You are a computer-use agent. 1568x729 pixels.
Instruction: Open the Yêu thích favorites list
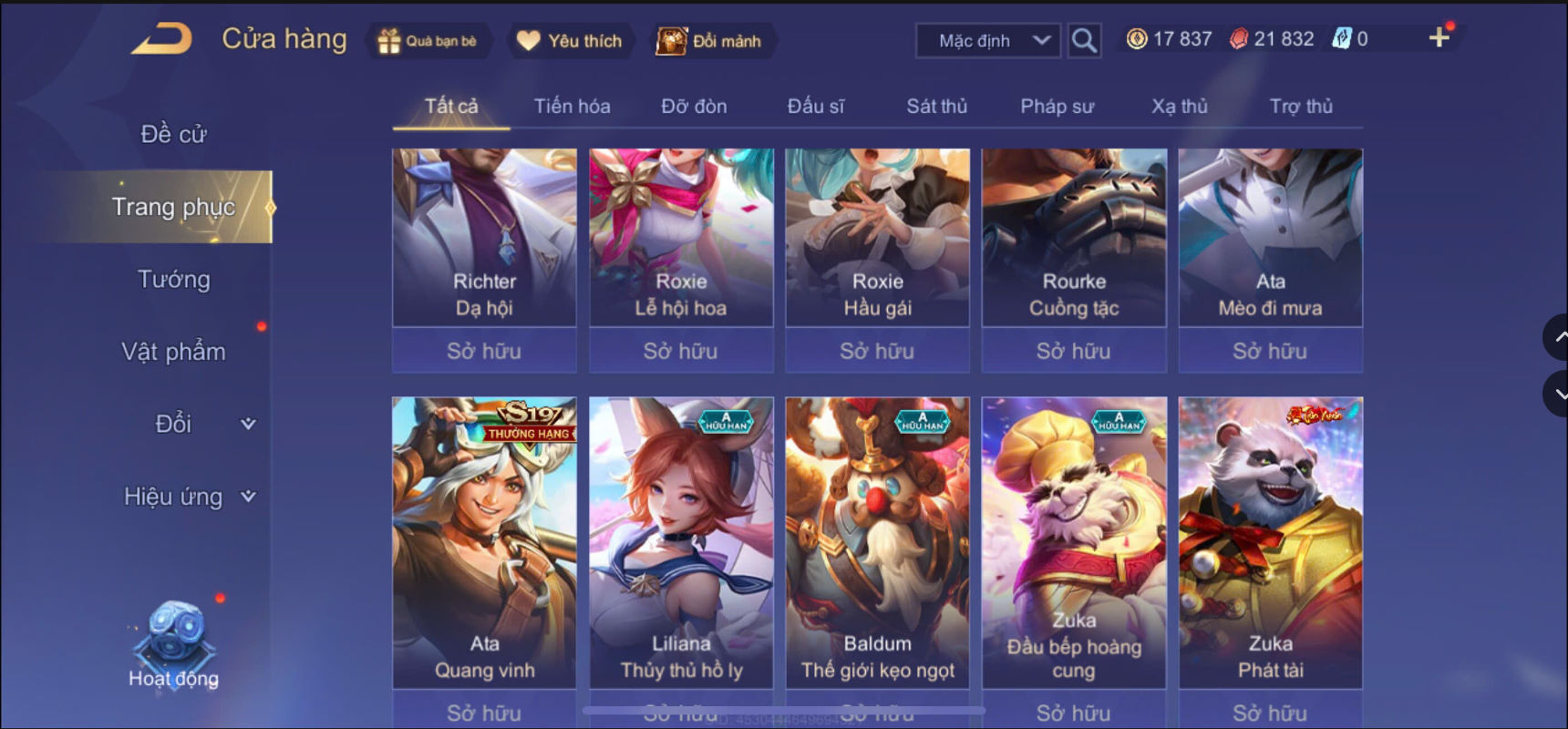tap(570, 40)
